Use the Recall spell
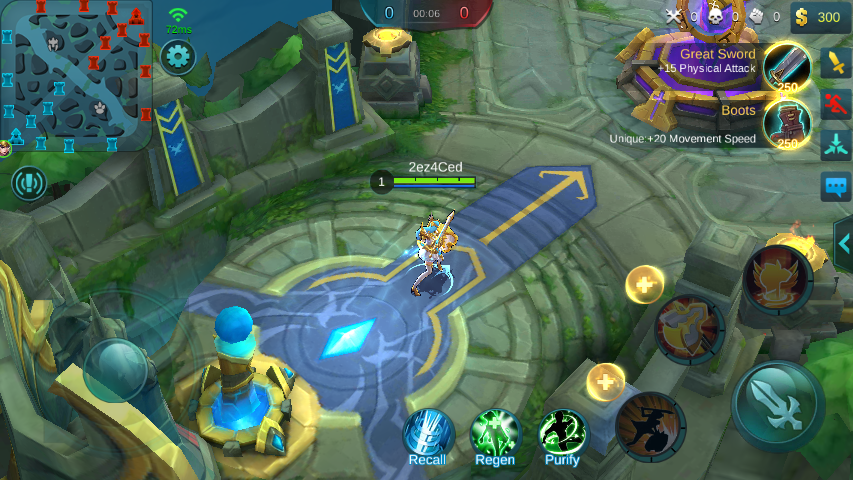This screenshot has height=480, width=853. pyautogui.click(x=428, y=435)
